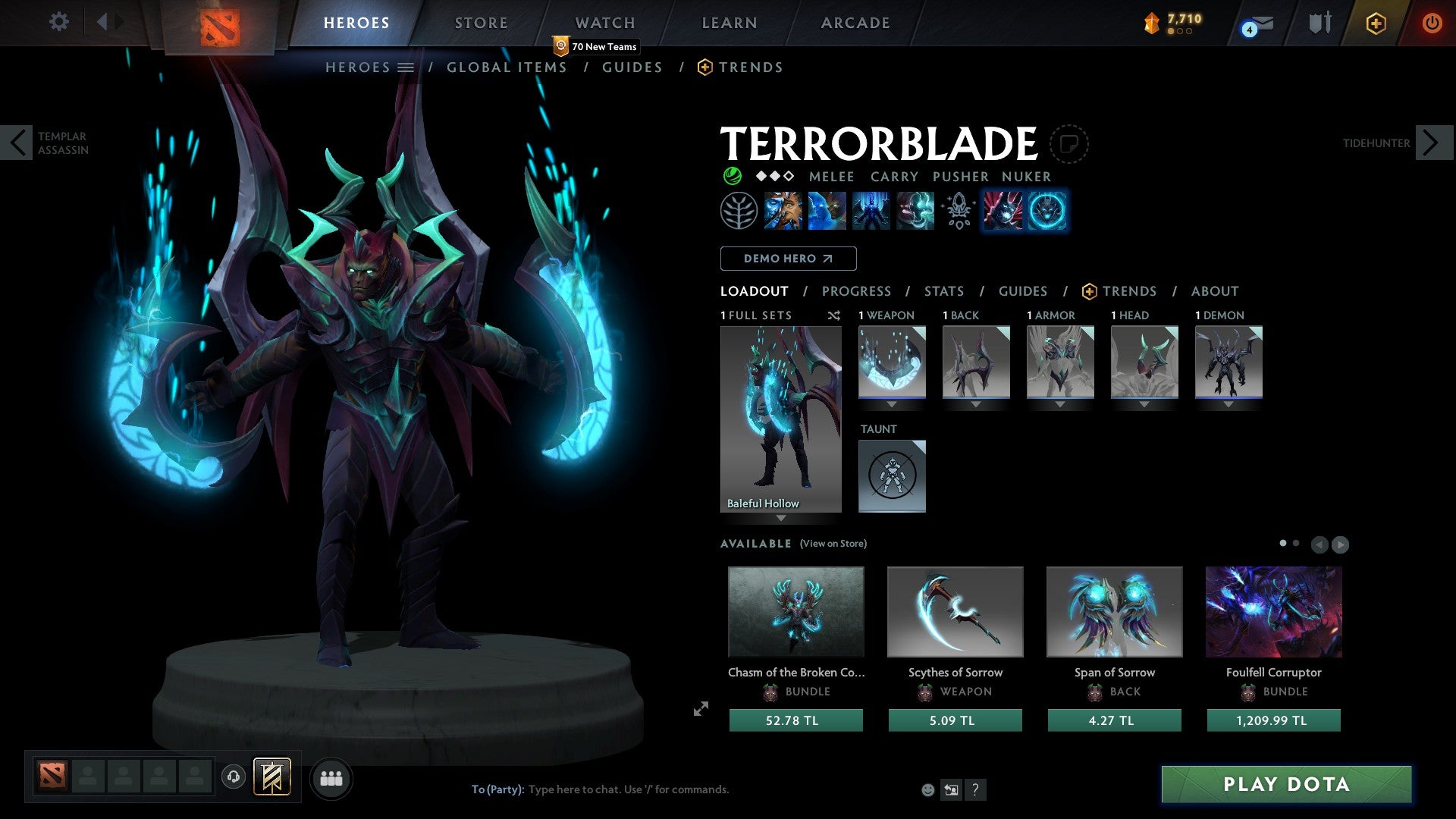
Task: Open the emoticon picker near chat
Action: (927, 789)
